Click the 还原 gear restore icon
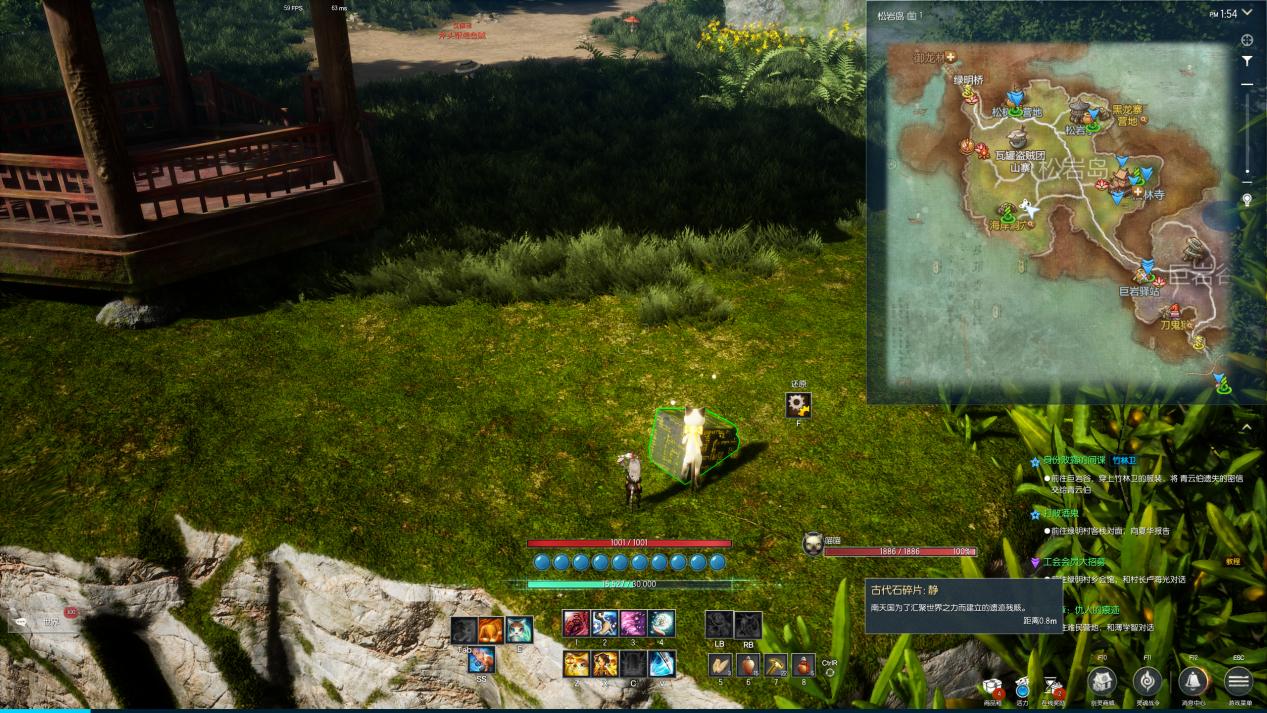 tap(798, 404)
